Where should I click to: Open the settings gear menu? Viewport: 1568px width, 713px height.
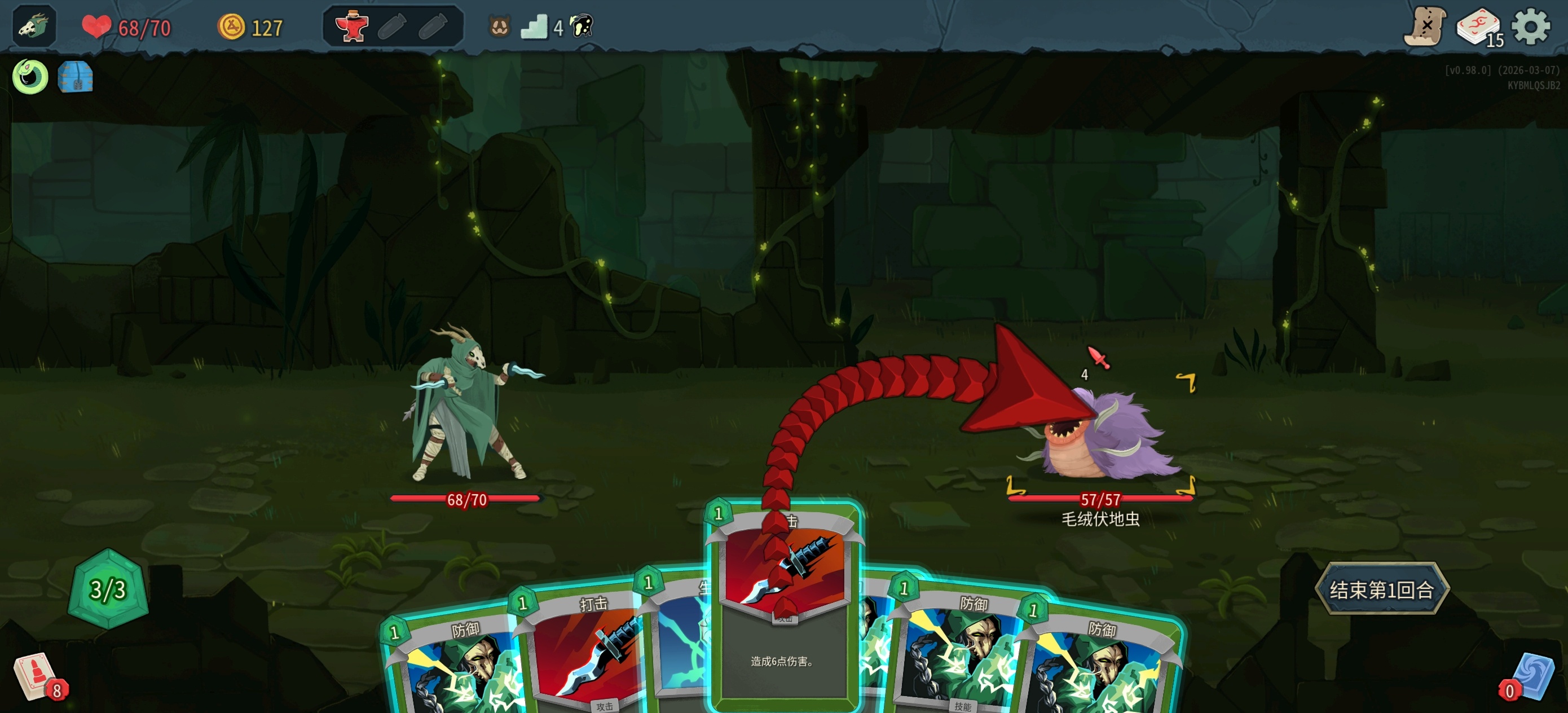(1530, 27)
